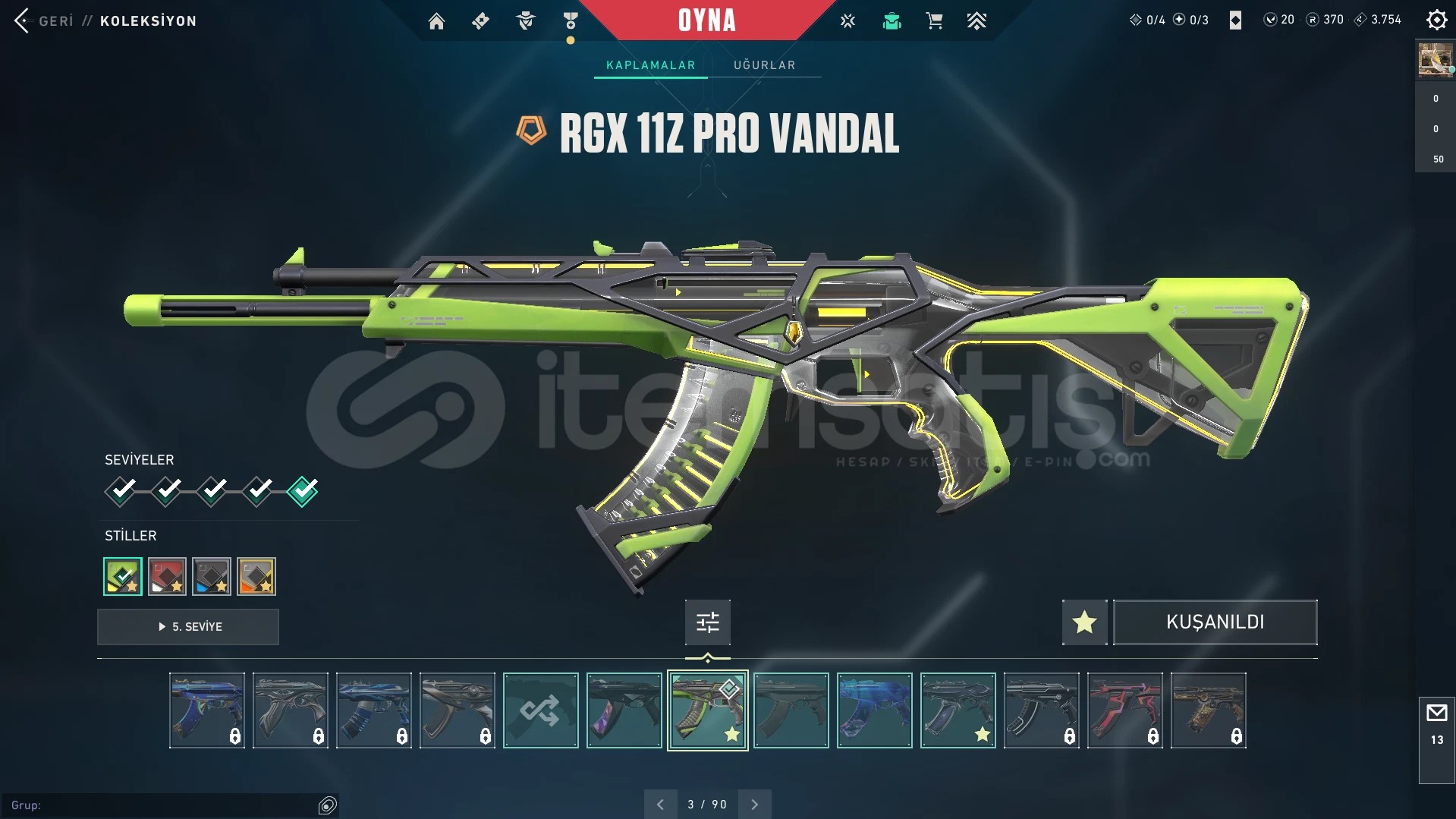The height and width of the screenshot is (819, 1456).
Task: Click the Collection medal icon
Action: click(571, 20)
